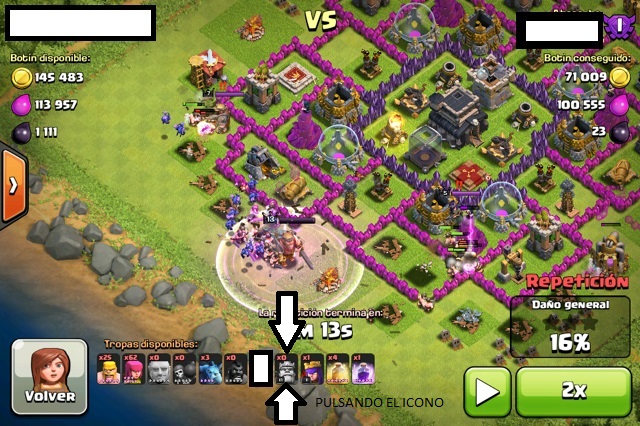The width and height of the screenshot is (640, 426).
Task: Select the blue Minion troop slot
Action: click(x=209, y=369)
